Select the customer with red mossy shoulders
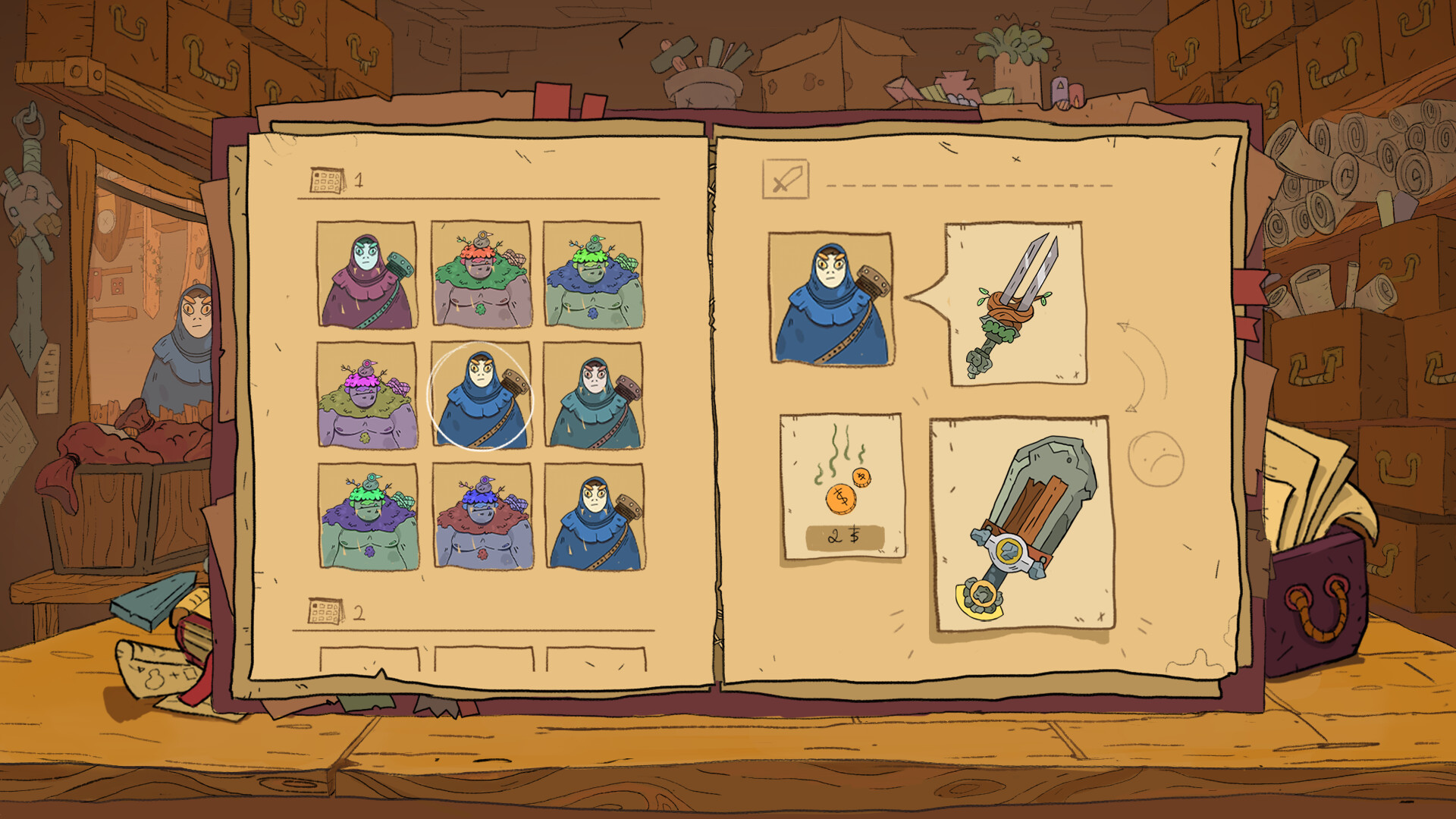 pos(483,516)
